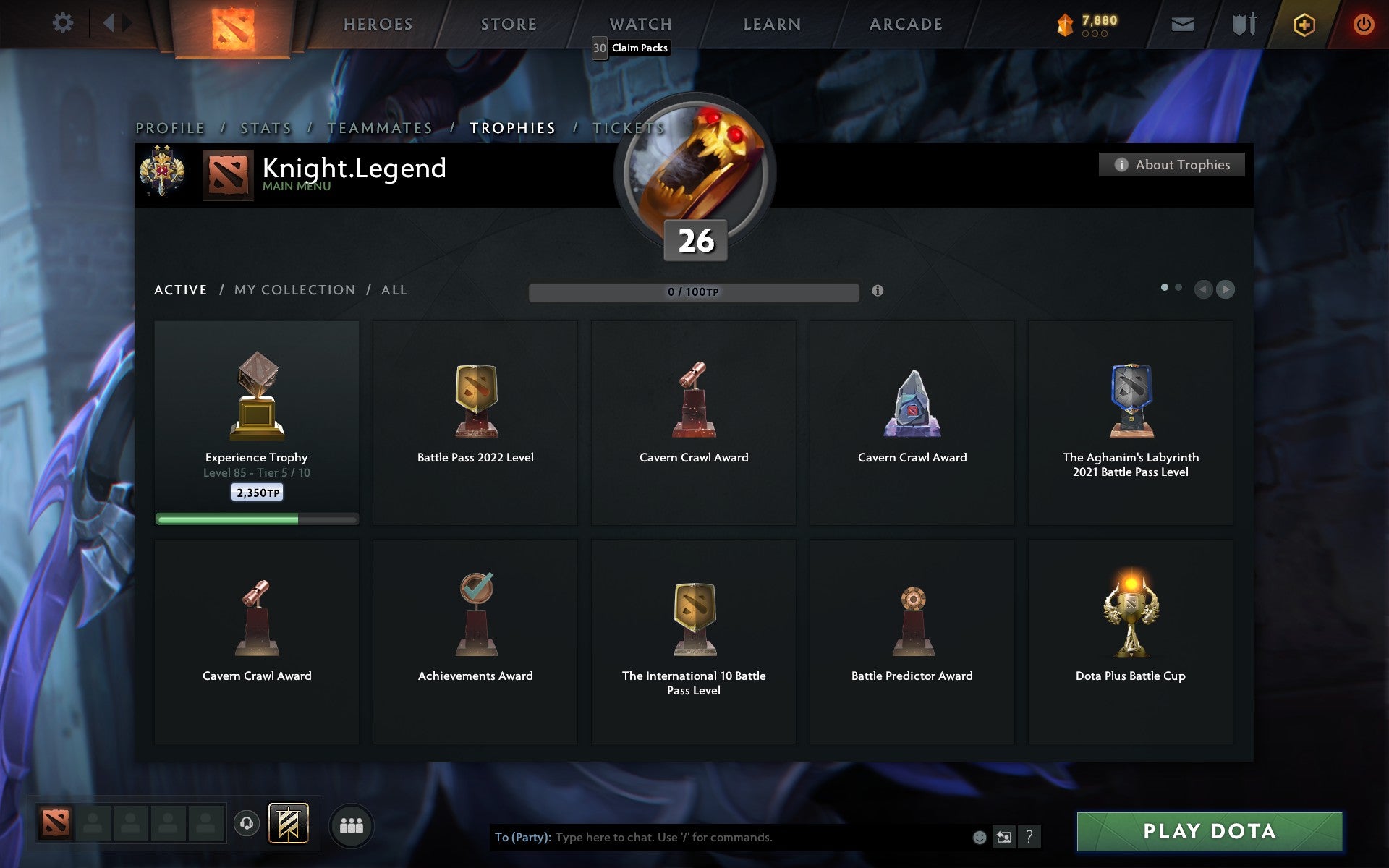Select the ALL trophies filter
Screen dimensions: 1389x868
tap(394, 289)
